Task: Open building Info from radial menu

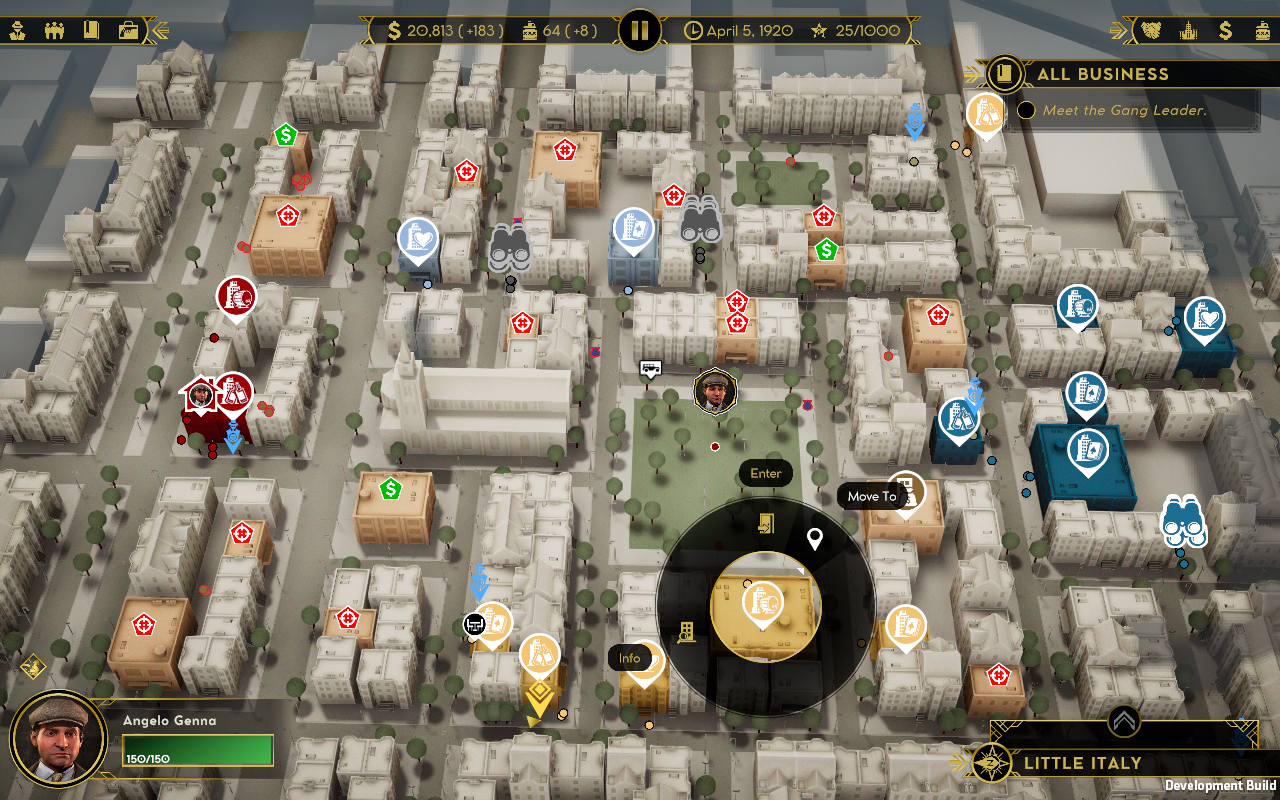Action: (x=686, y=632)
